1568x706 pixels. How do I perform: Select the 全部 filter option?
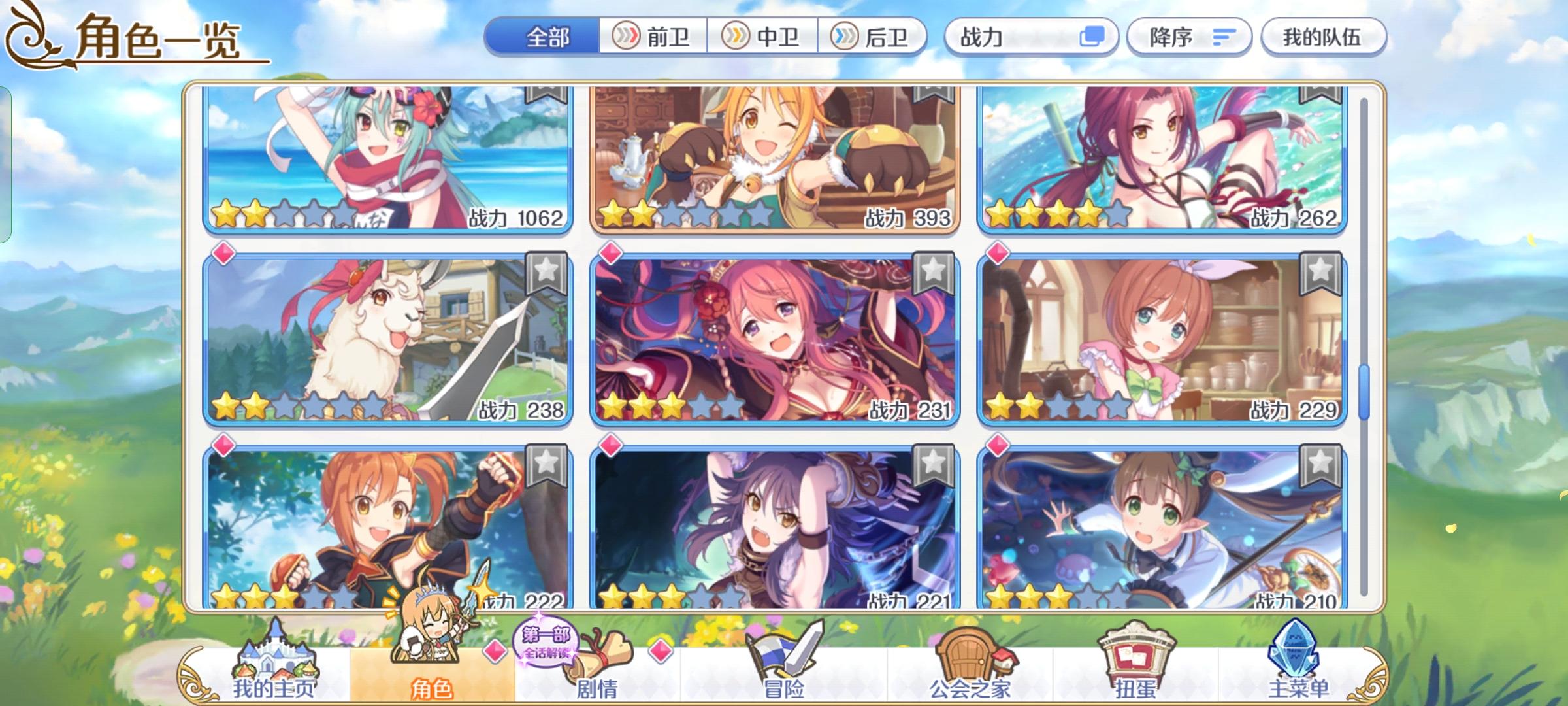click(547, 37)
